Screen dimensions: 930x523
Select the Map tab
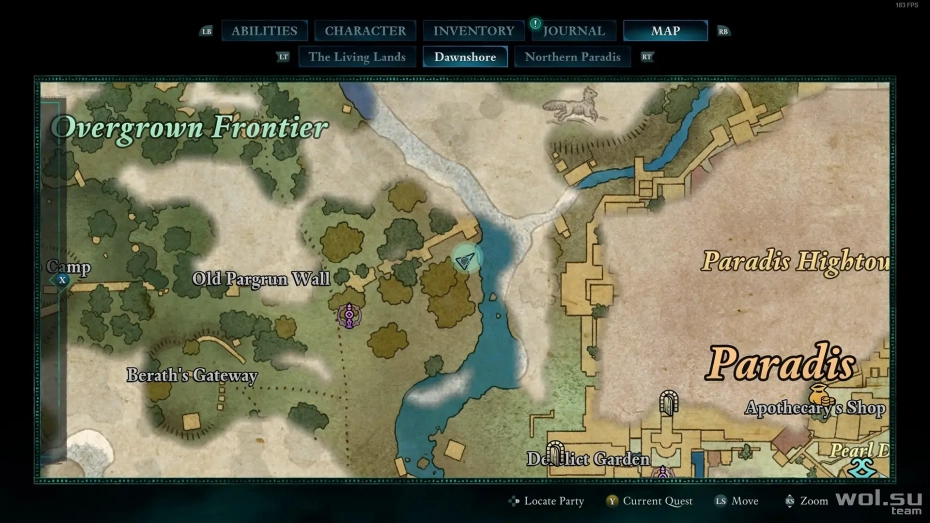tap(665, 31)
